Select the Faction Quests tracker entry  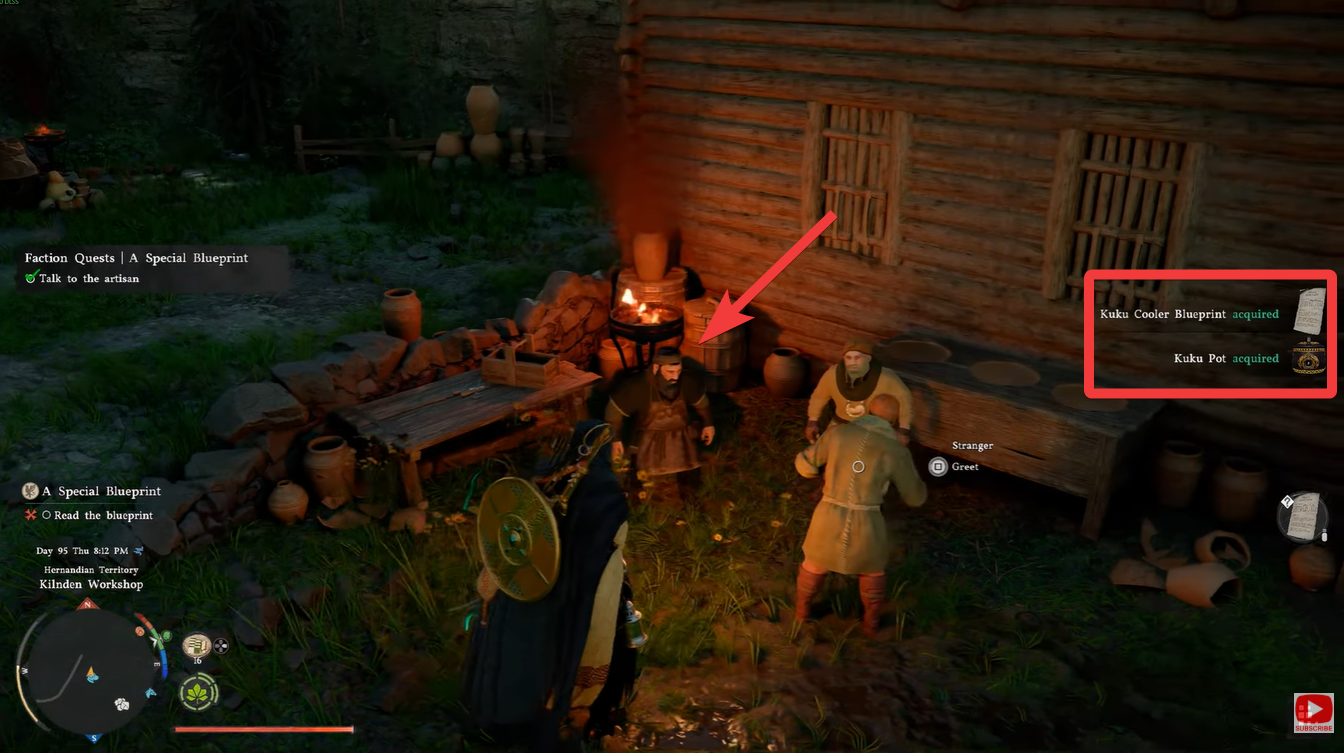(137, 258)
